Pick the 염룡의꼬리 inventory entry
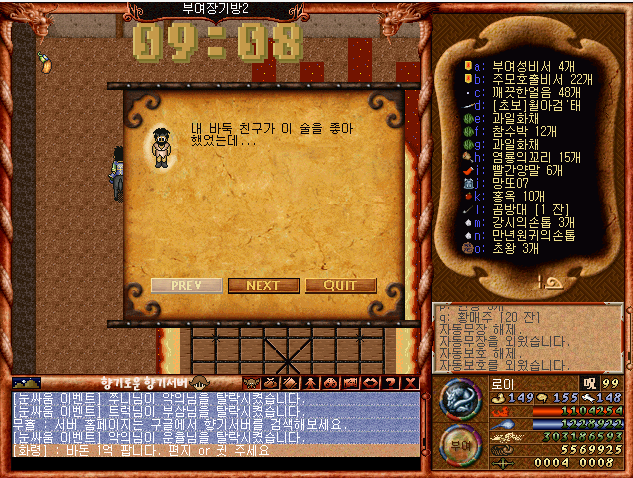The width and height of the screenshot is (633, 478). [529, 157]
